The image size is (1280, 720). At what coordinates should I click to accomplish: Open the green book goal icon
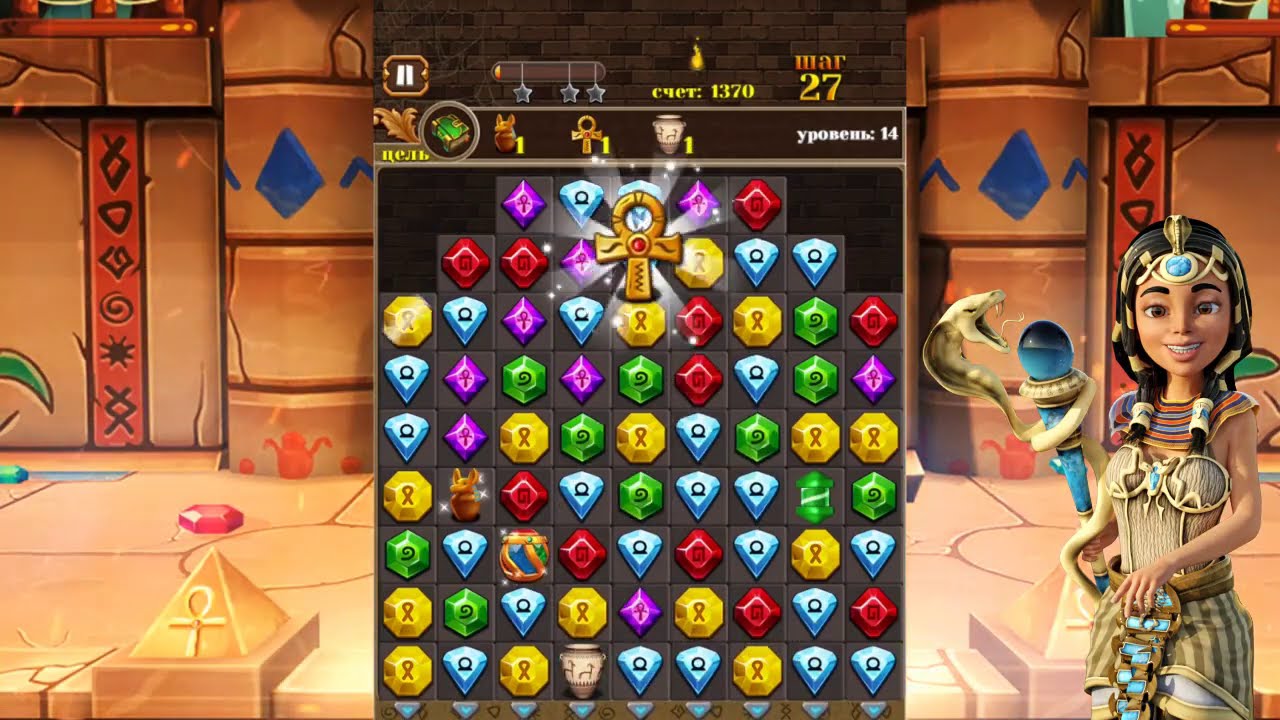tap(448, 131)
